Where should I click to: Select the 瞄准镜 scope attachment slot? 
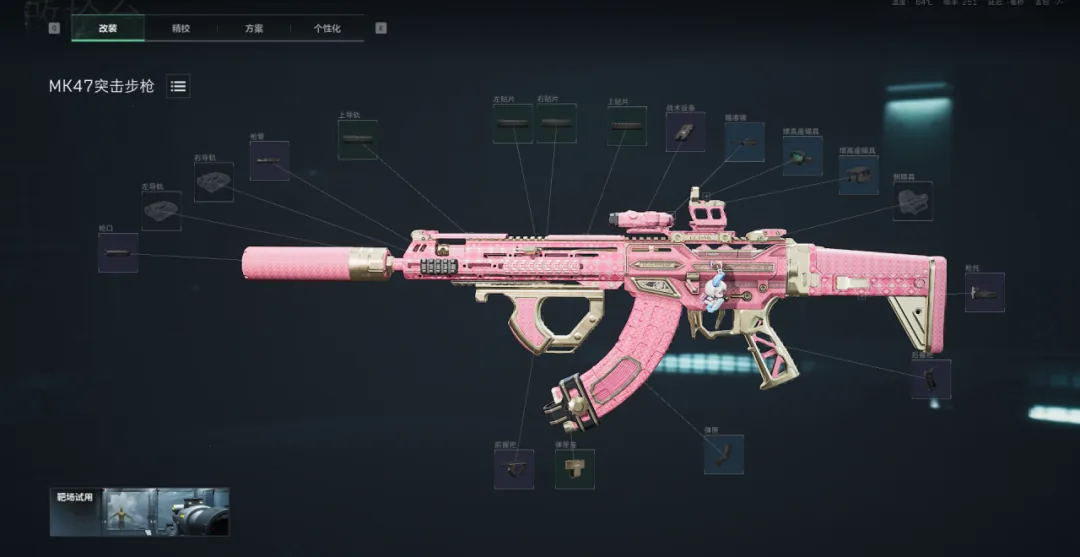pyautogui.click(x=744, y=143)
